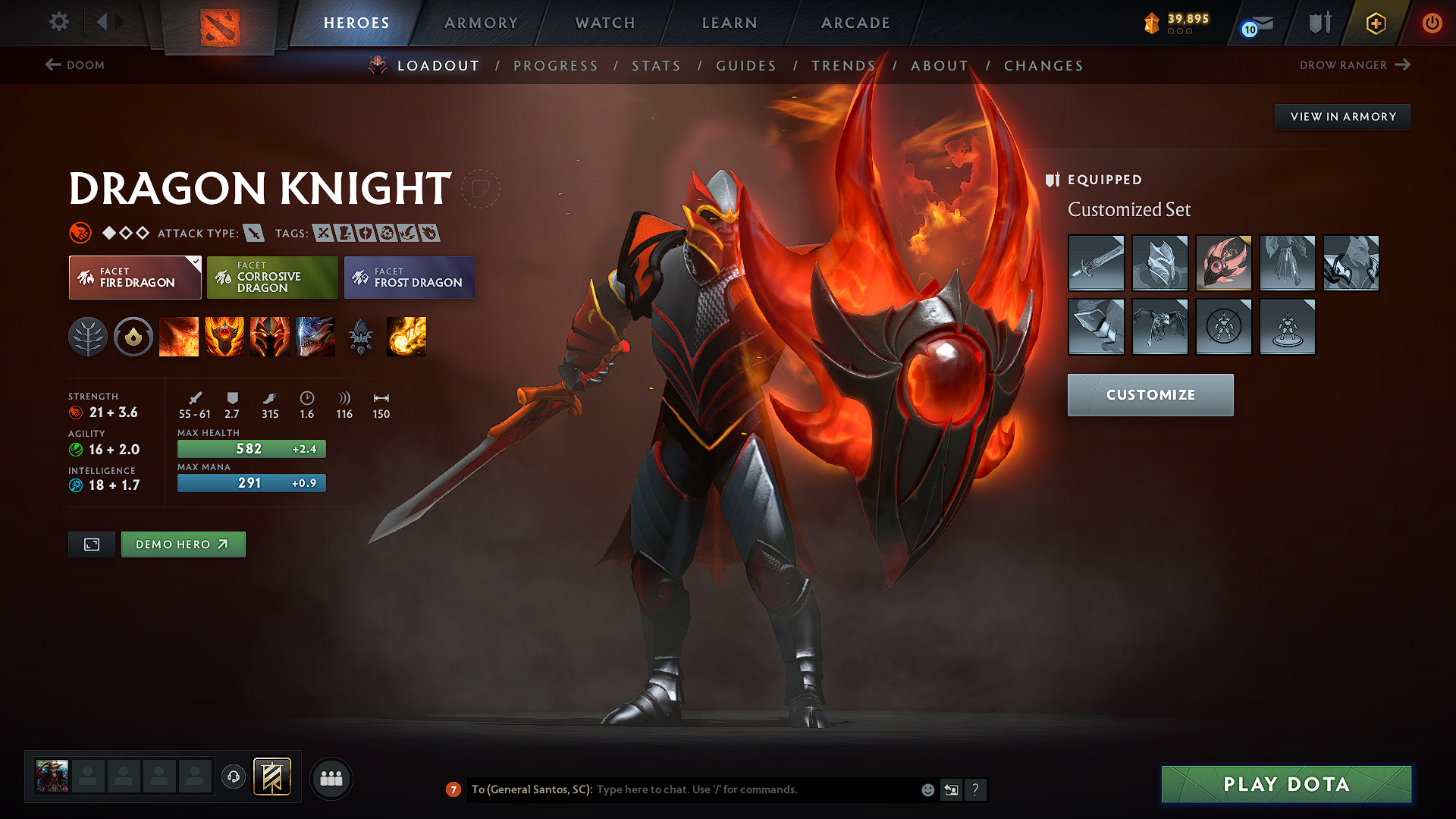
Task: Select the Frost Dragon facet
Action: (409, 277)
